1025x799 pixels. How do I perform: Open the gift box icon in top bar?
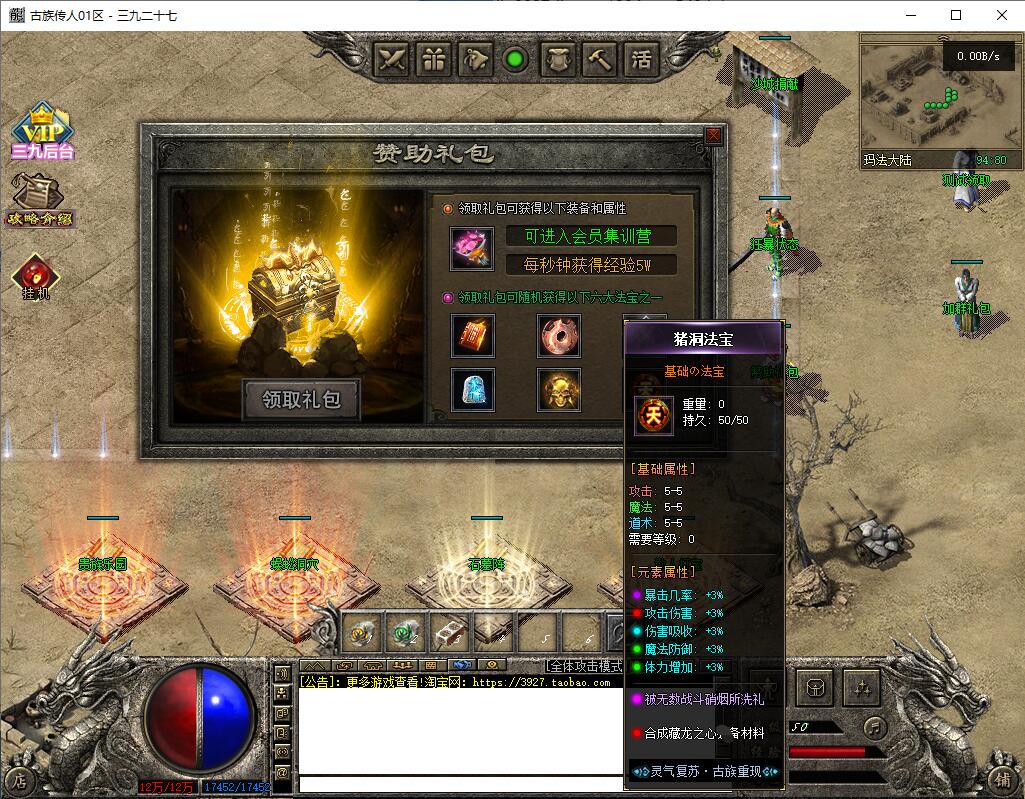pos(435,59)
